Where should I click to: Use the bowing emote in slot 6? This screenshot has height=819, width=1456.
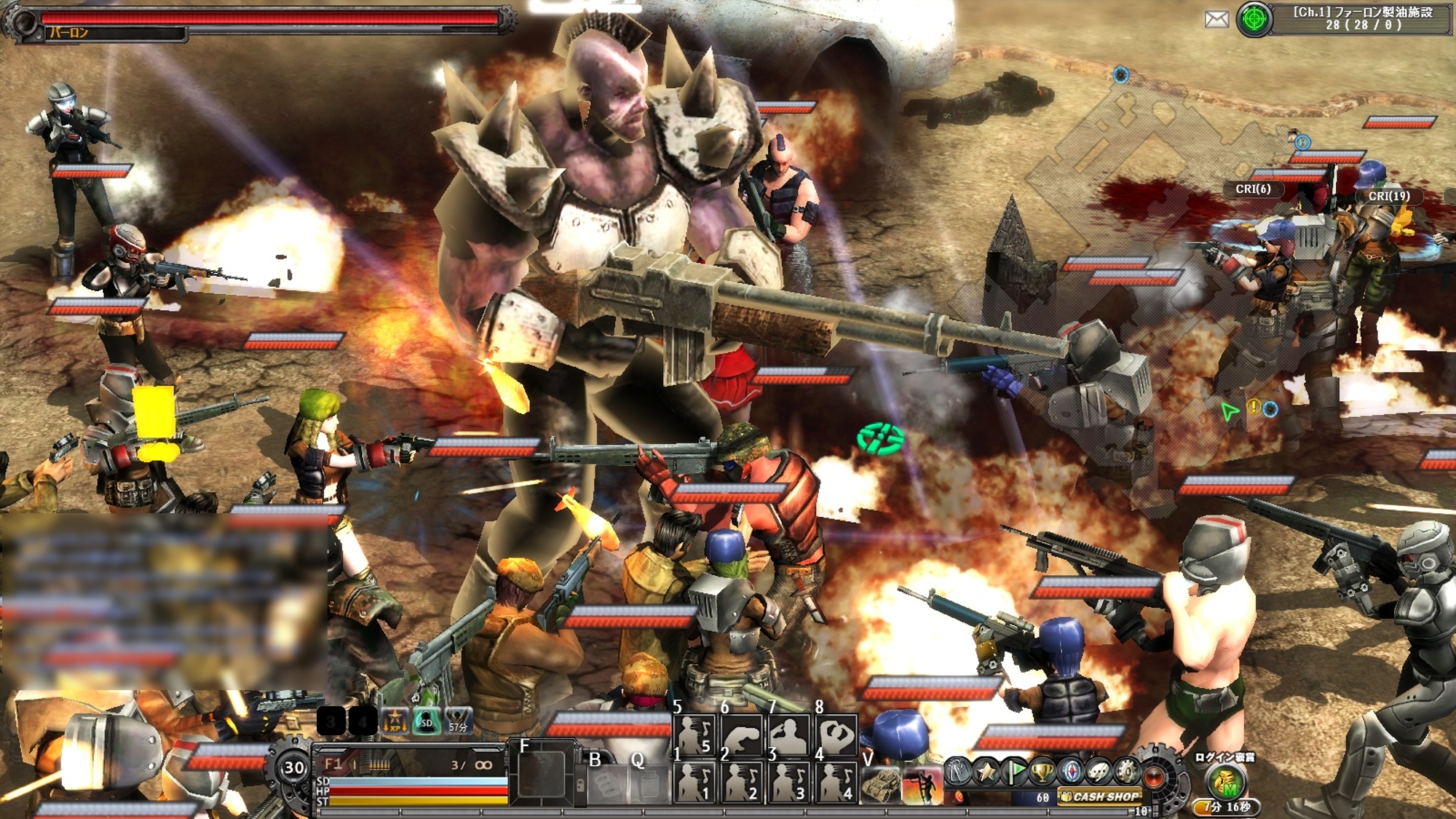coord(742,735)
